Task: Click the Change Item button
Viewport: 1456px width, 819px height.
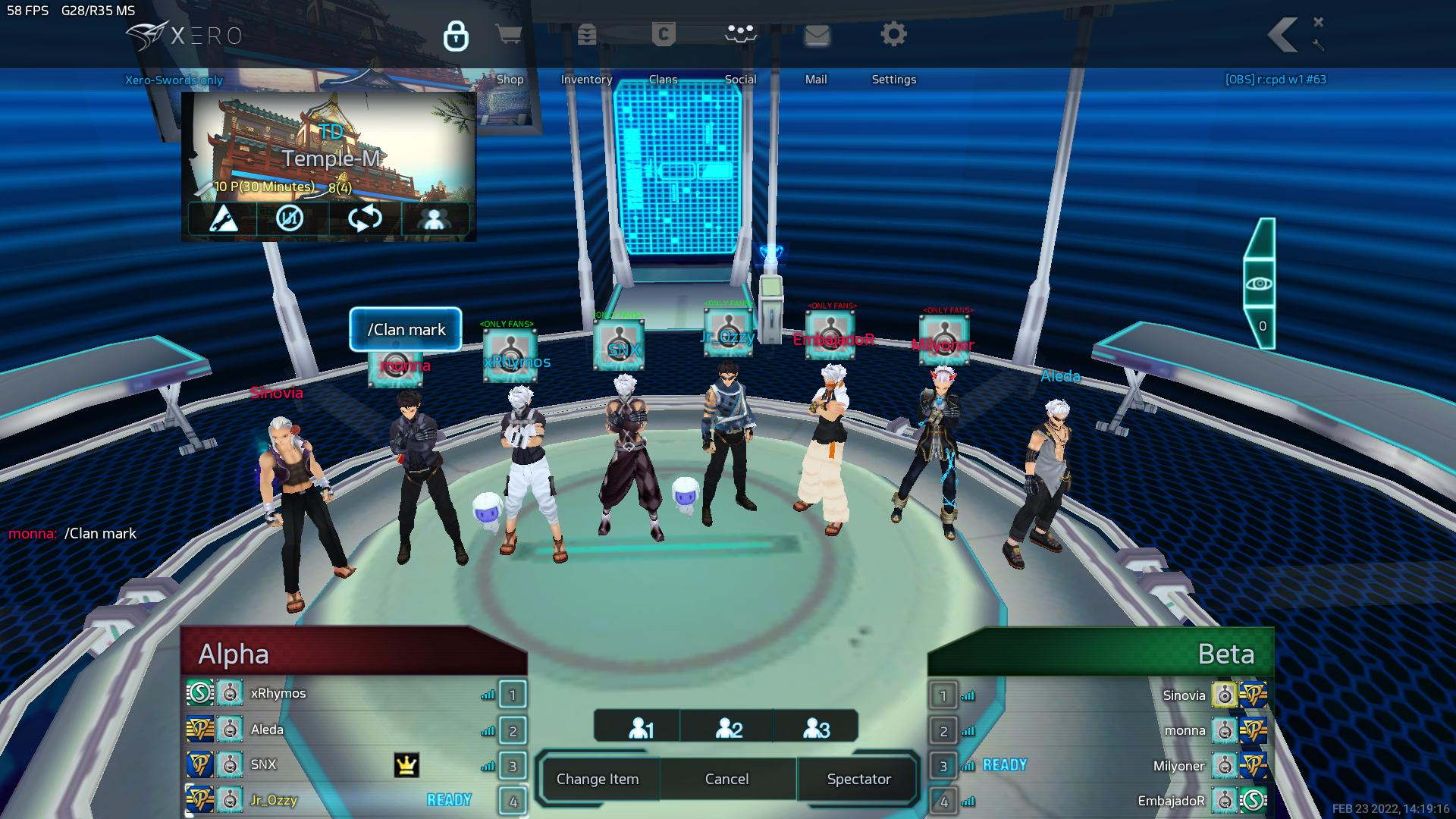Action: click(598, 779)
